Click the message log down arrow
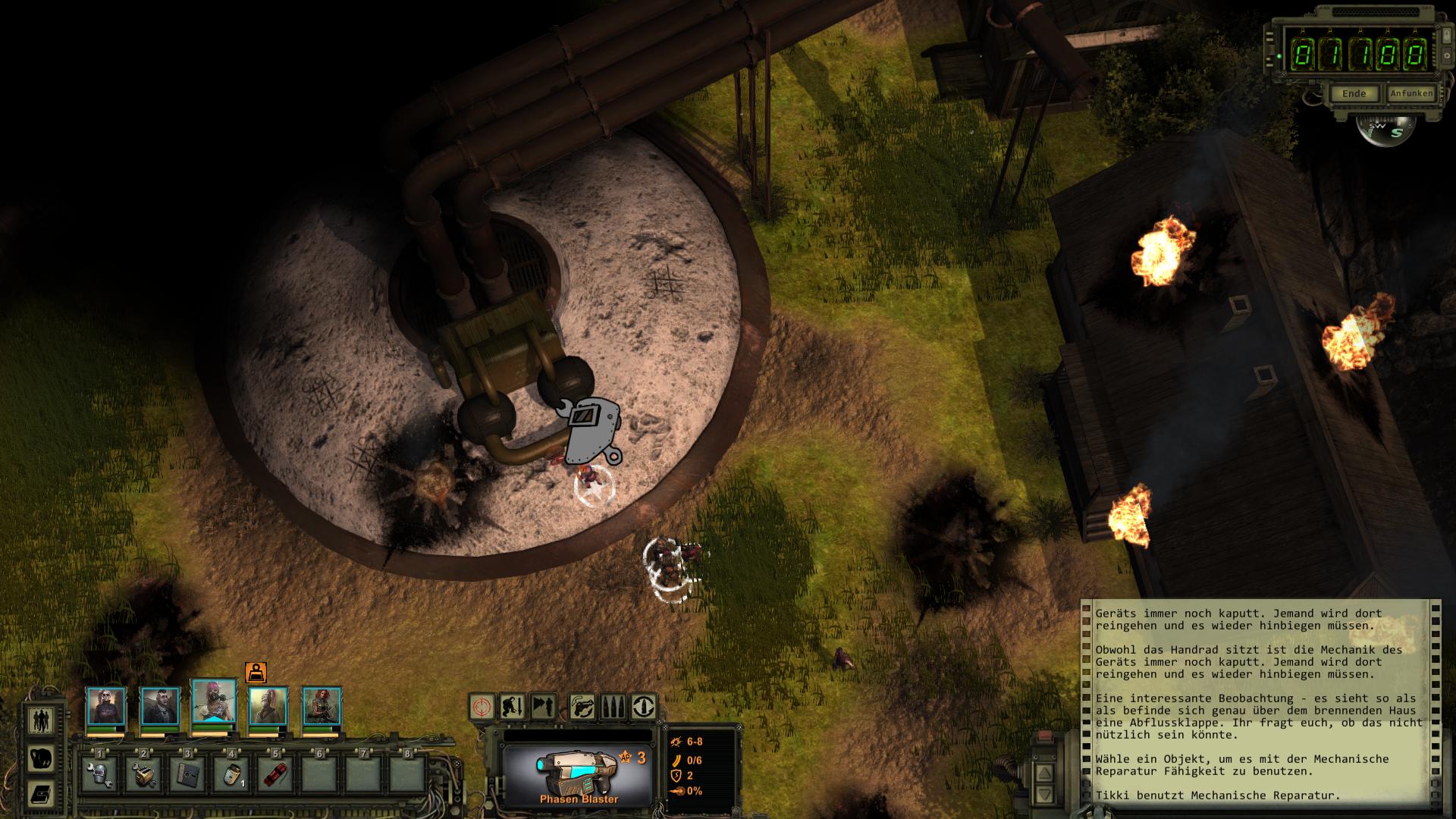1456x819 pixels. 1044,794
